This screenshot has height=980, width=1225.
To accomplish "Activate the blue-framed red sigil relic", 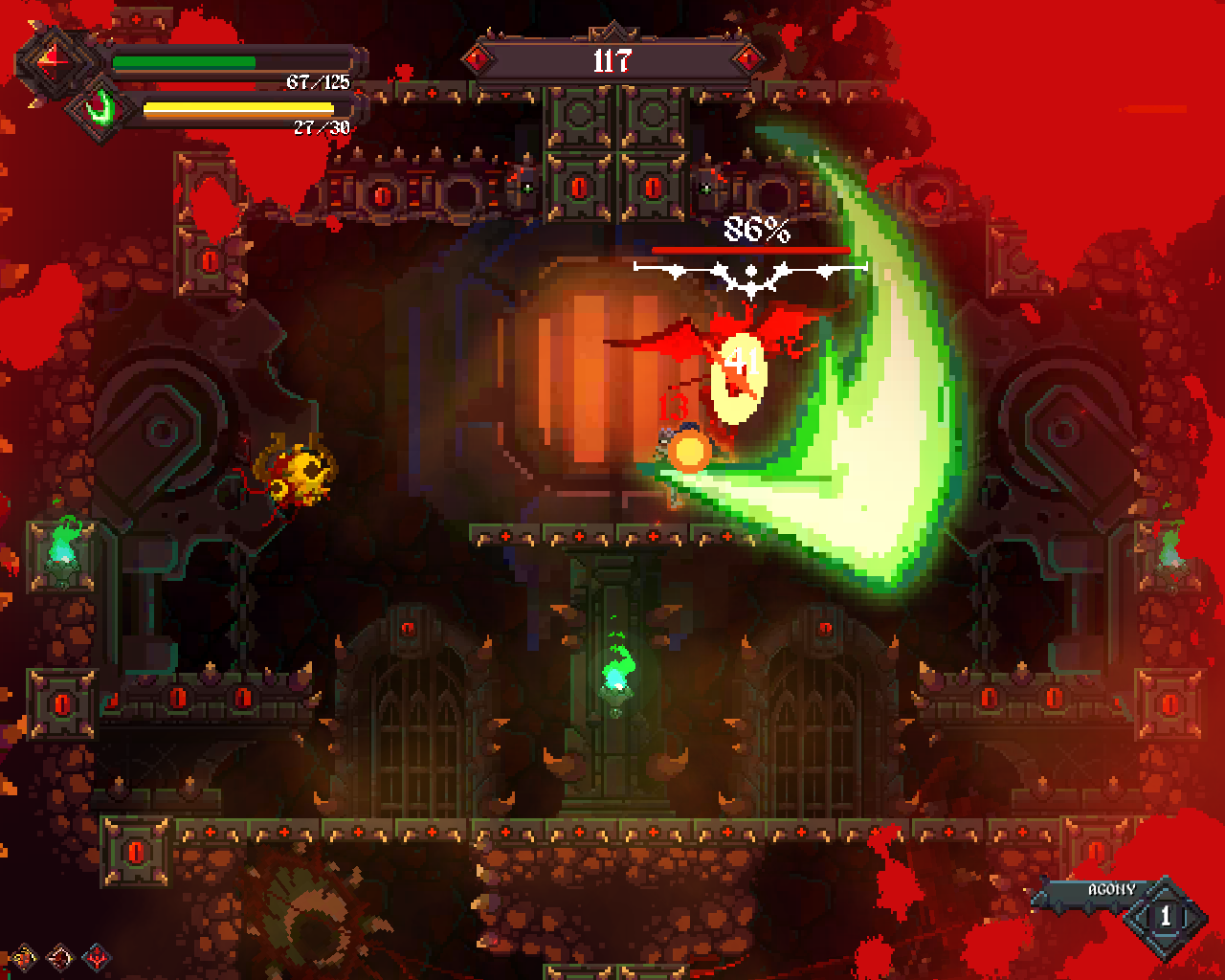I will click(x=97, y=956).
